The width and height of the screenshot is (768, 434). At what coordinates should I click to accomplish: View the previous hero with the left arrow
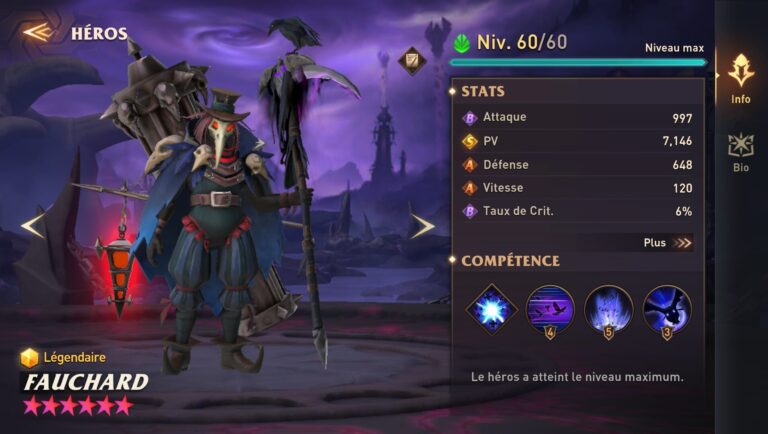tap(33, 226)
